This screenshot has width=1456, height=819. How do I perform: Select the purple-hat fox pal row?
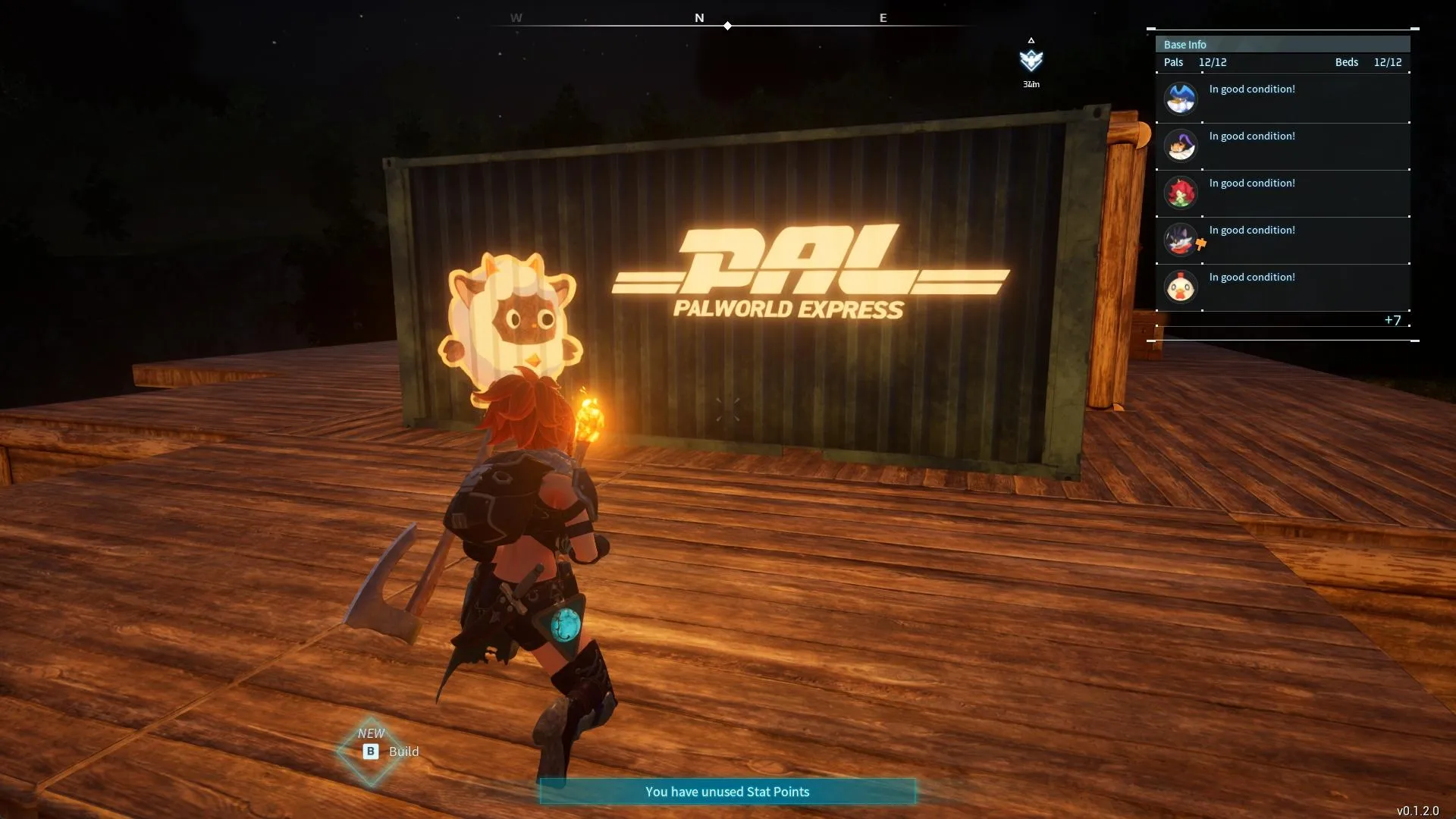[x=1282, y=146]
